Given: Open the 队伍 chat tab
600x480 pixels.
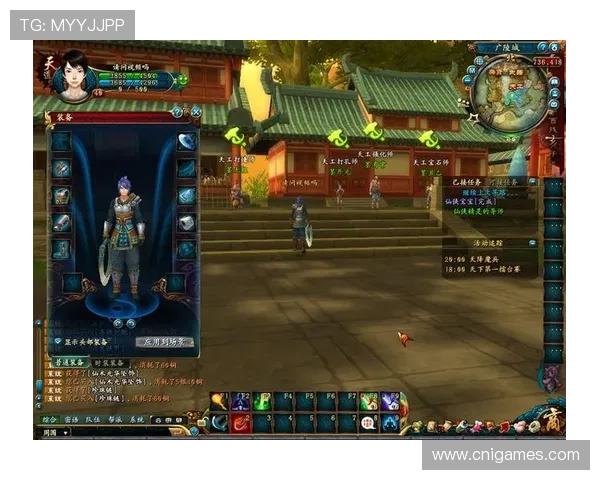Looking at the screenshot, I should click(92, 420).
